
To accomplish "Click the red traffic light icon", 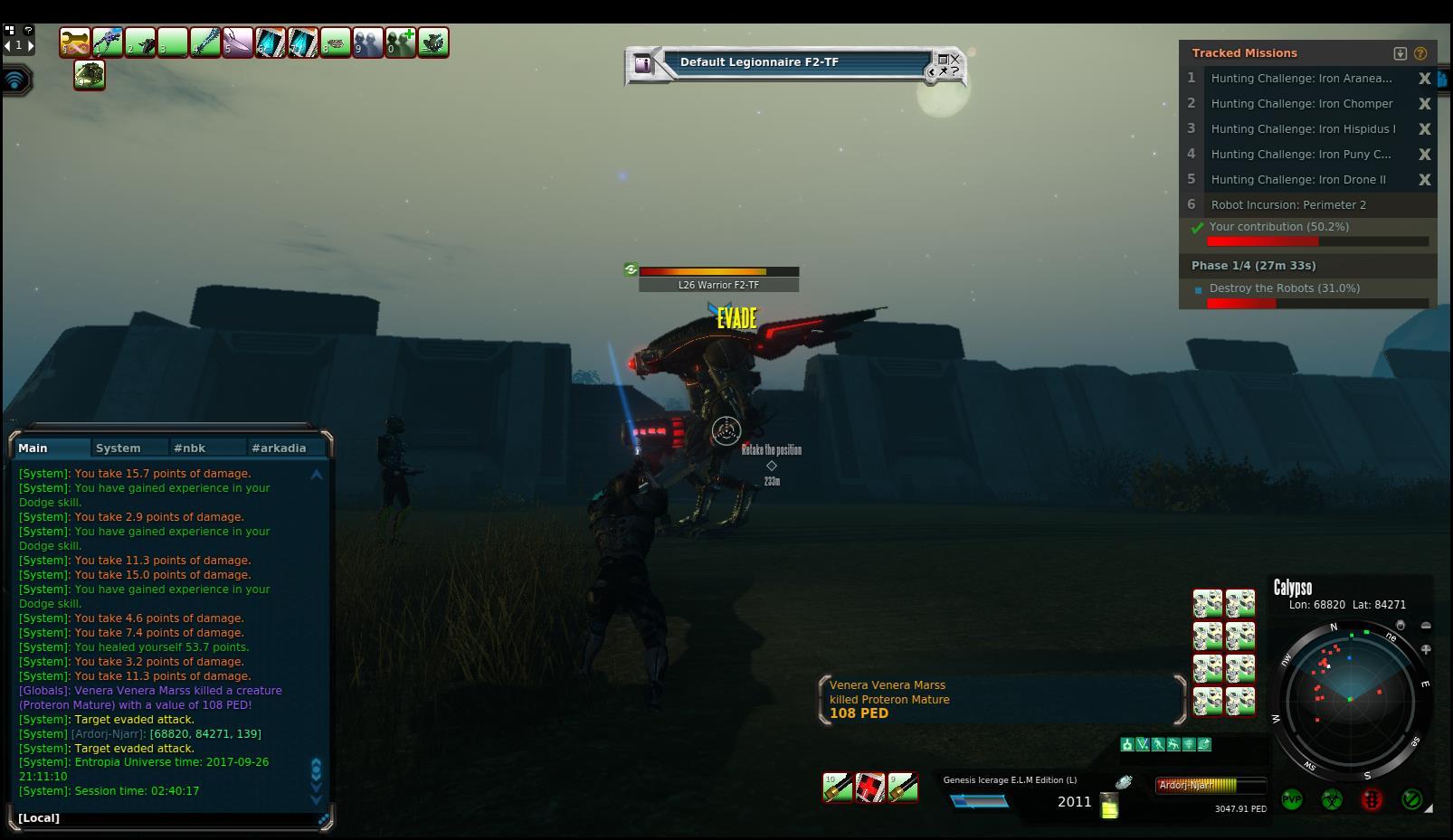I will point(1372,799).
